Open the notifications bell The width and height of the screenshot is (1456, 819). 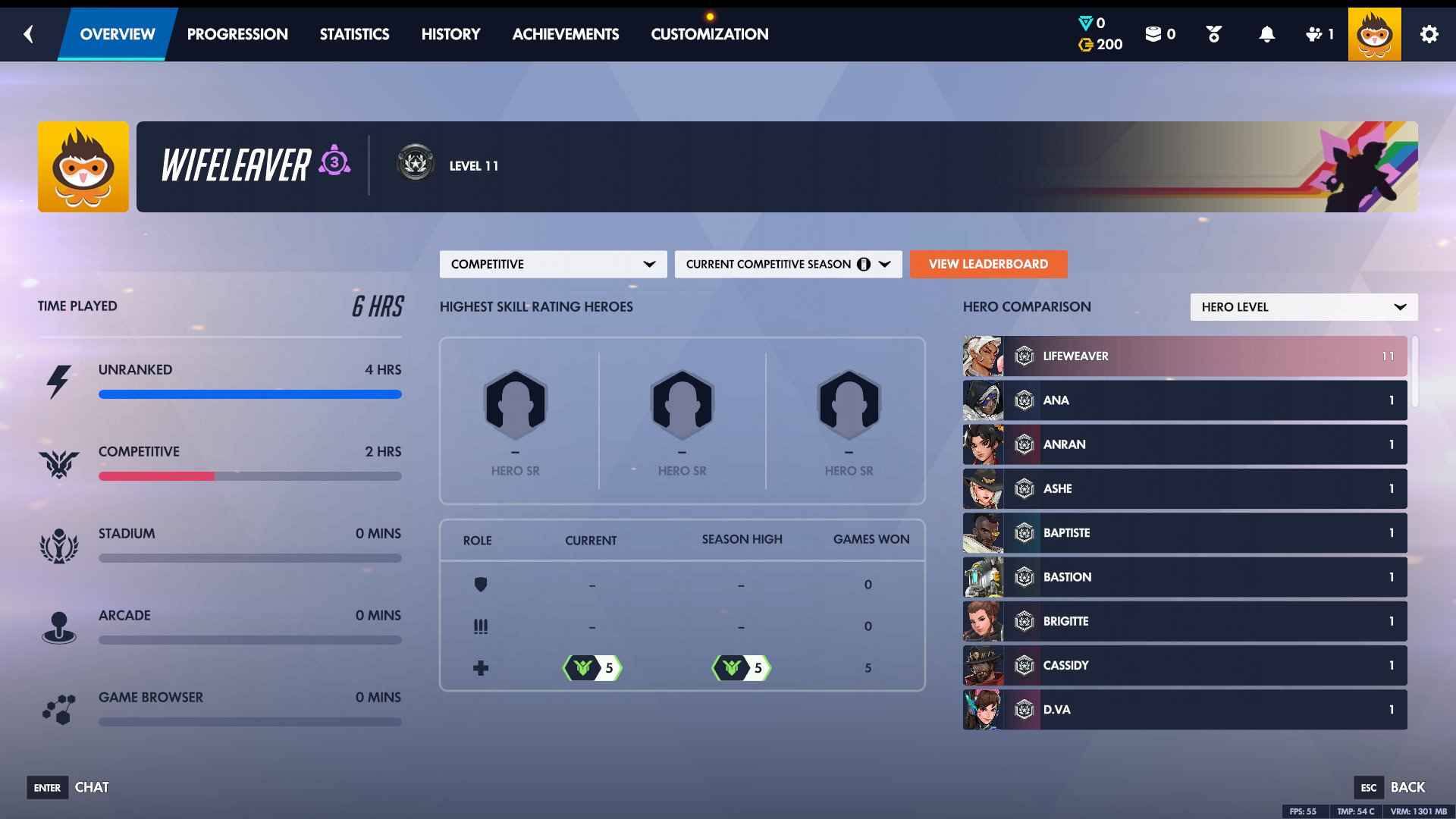pos(1265,33)
